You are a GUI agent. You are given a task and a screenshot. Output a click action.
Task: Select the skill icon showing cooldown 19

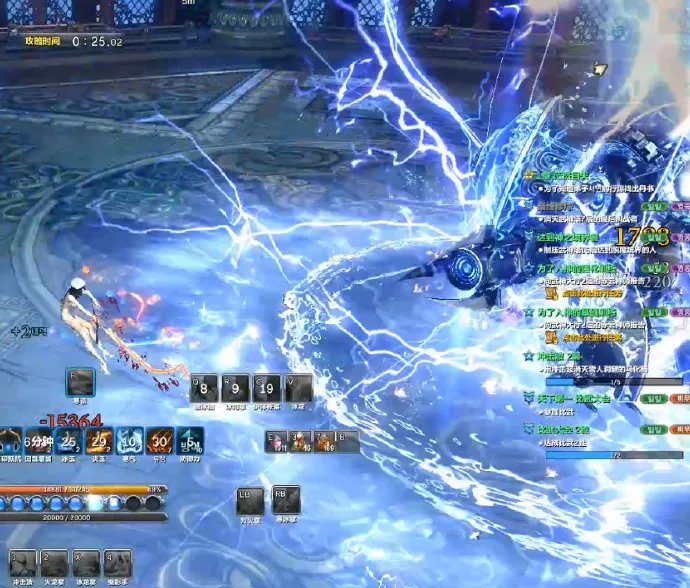(x=267, y=388)
